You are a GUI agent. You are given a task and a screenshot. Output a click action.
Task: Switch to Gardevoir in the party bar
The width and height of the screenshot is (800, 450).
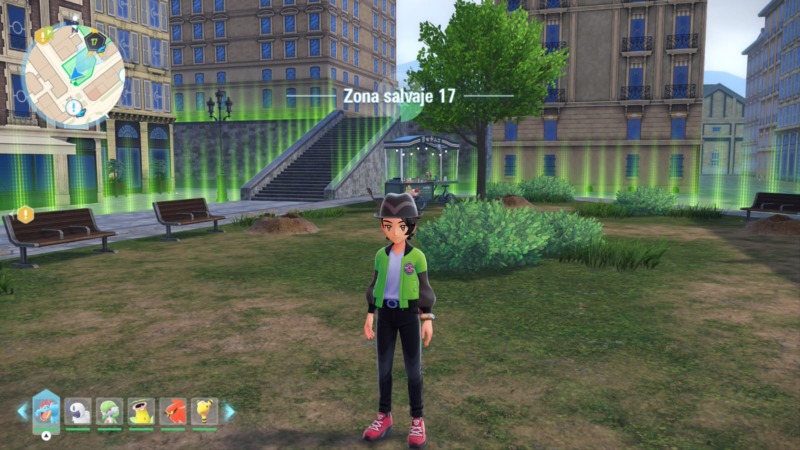click(109, 411)
